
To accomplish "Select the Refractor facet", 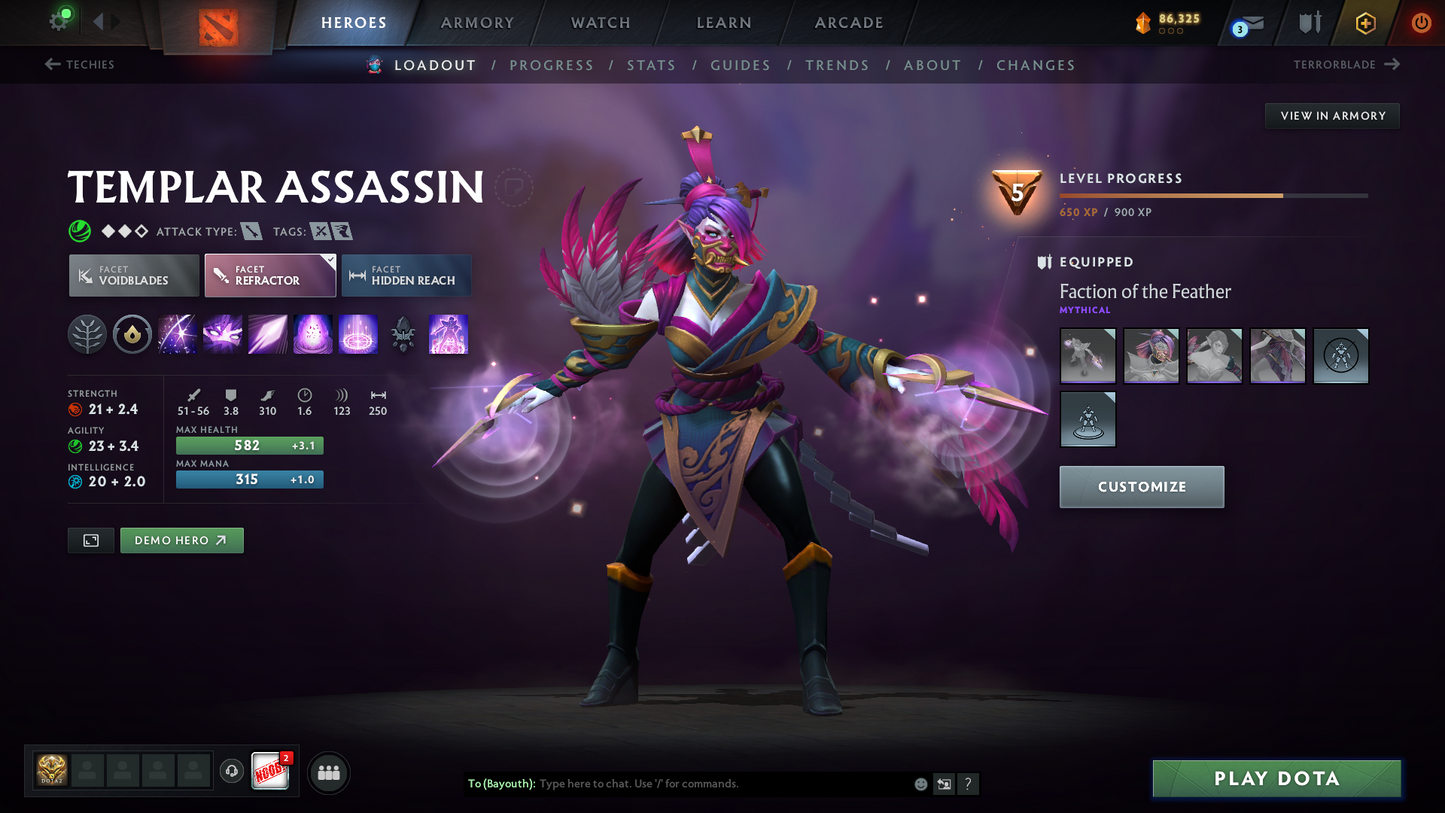I will click(270, 275).
